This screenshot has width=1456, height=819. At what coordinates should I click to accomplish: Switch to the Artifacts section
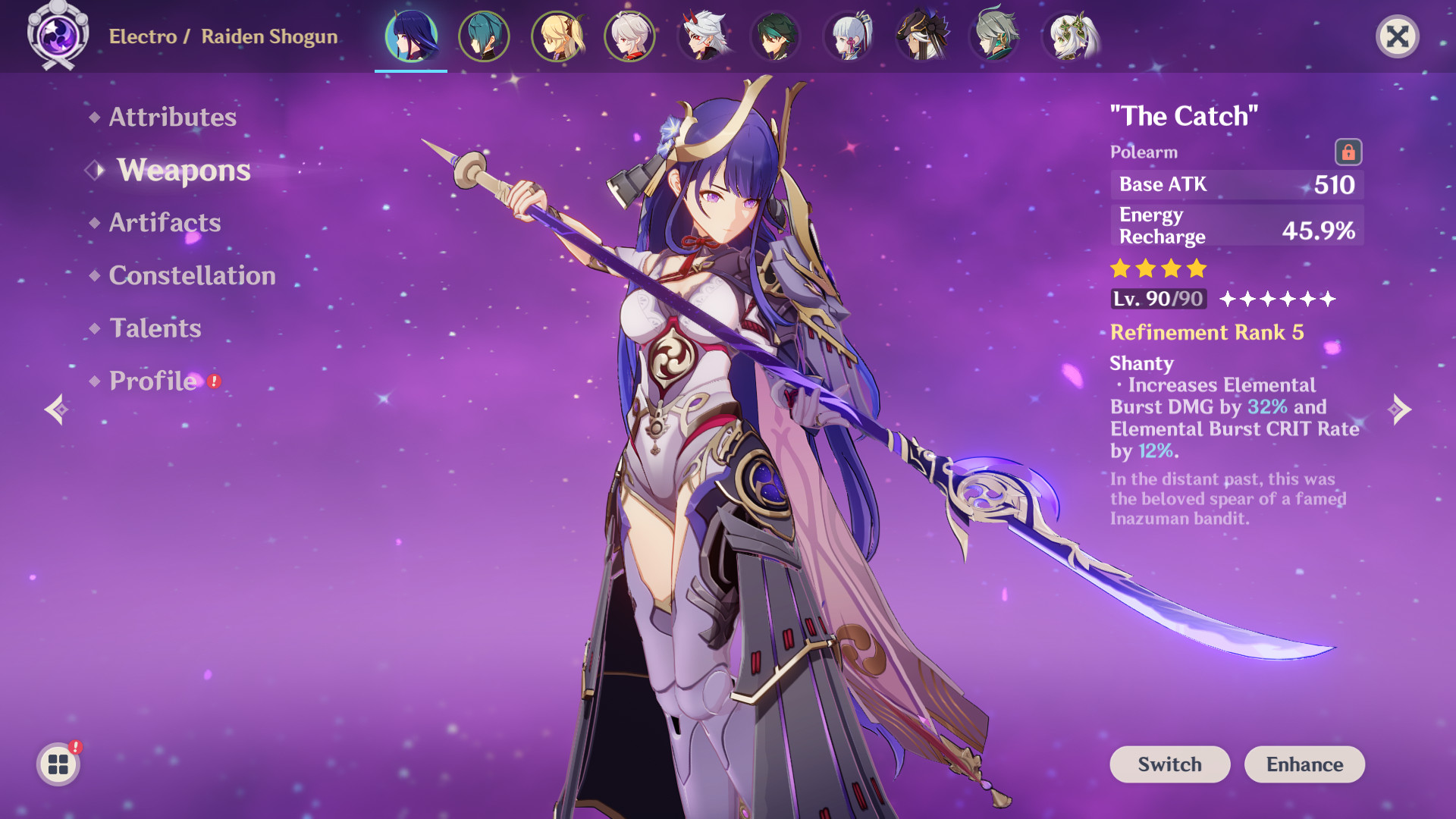(x=164, y=222)
